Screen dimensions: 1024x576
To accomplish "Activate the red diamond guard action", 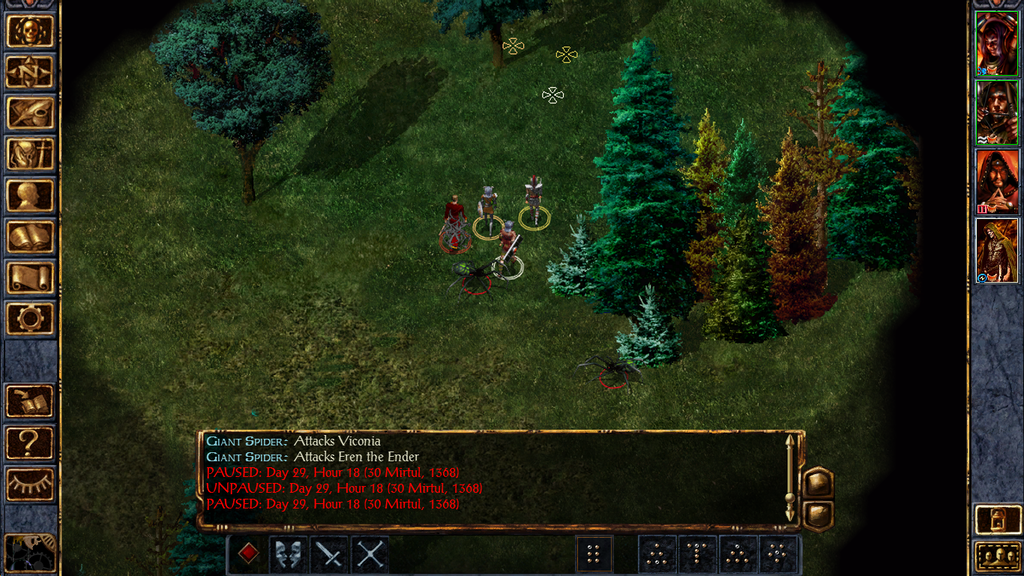I will tap(248, 554).
